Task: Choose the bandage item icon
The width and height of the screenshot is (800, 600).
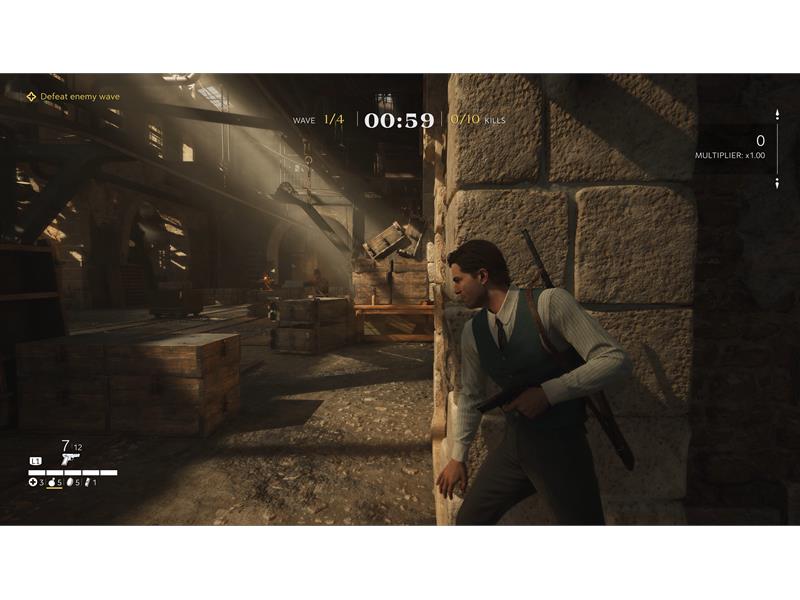Action: (x=89, y=483)
